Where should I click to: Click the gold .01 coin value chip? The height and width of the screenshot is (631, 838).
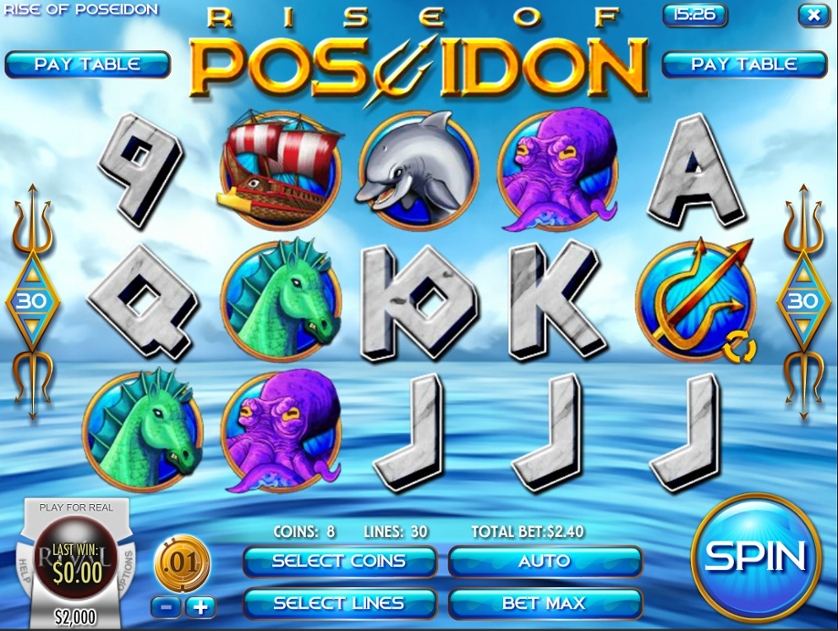pyautogui.click(x=182, y=564)
